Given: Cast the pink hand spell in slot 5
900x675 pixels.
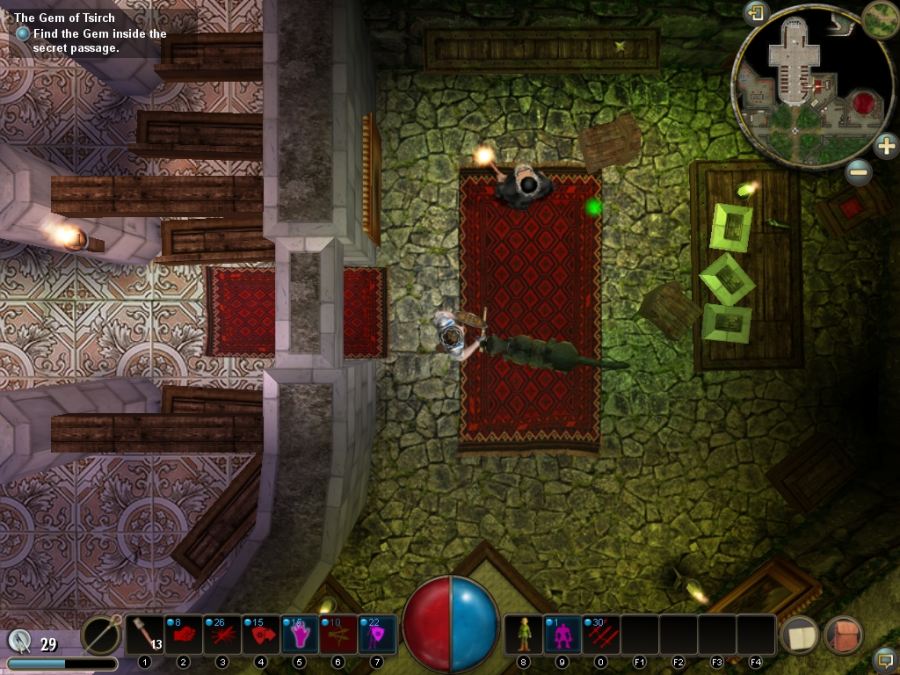Looking at the screenshot, I should click(x=300, y=634).
